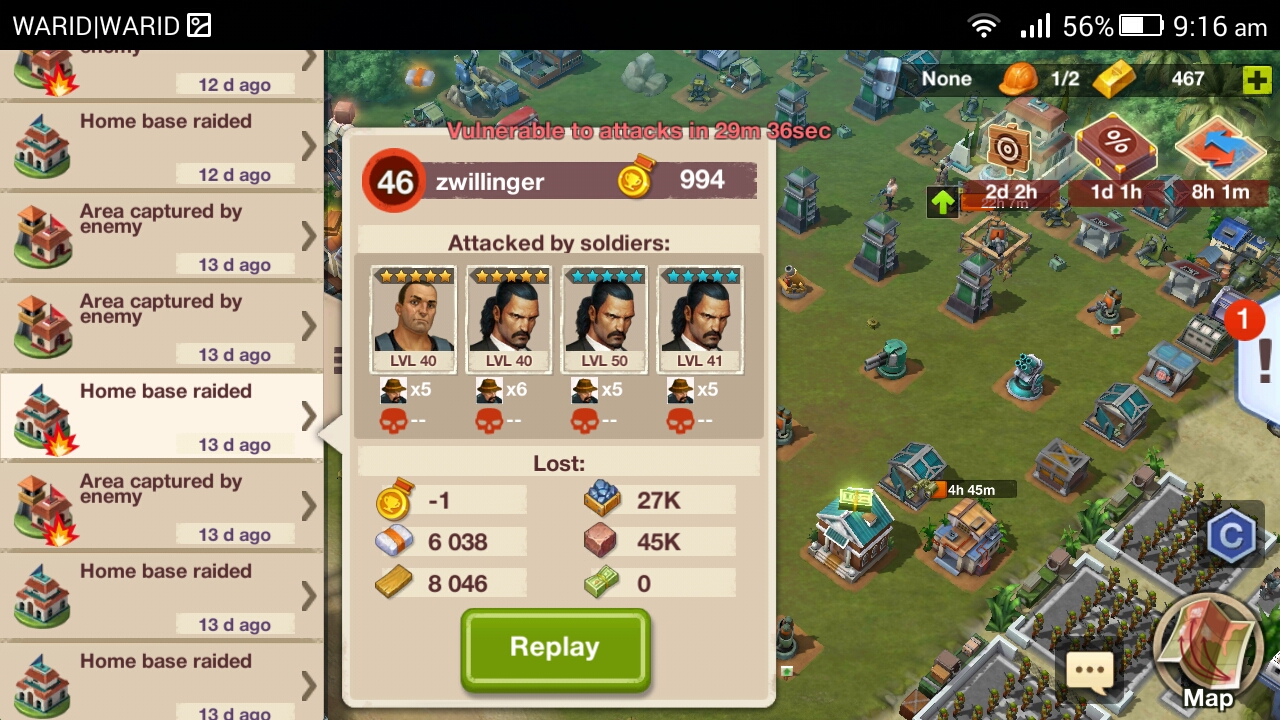
Task: Open the Home base raided 12 d ago entry
Action: (x=160, y=146)
